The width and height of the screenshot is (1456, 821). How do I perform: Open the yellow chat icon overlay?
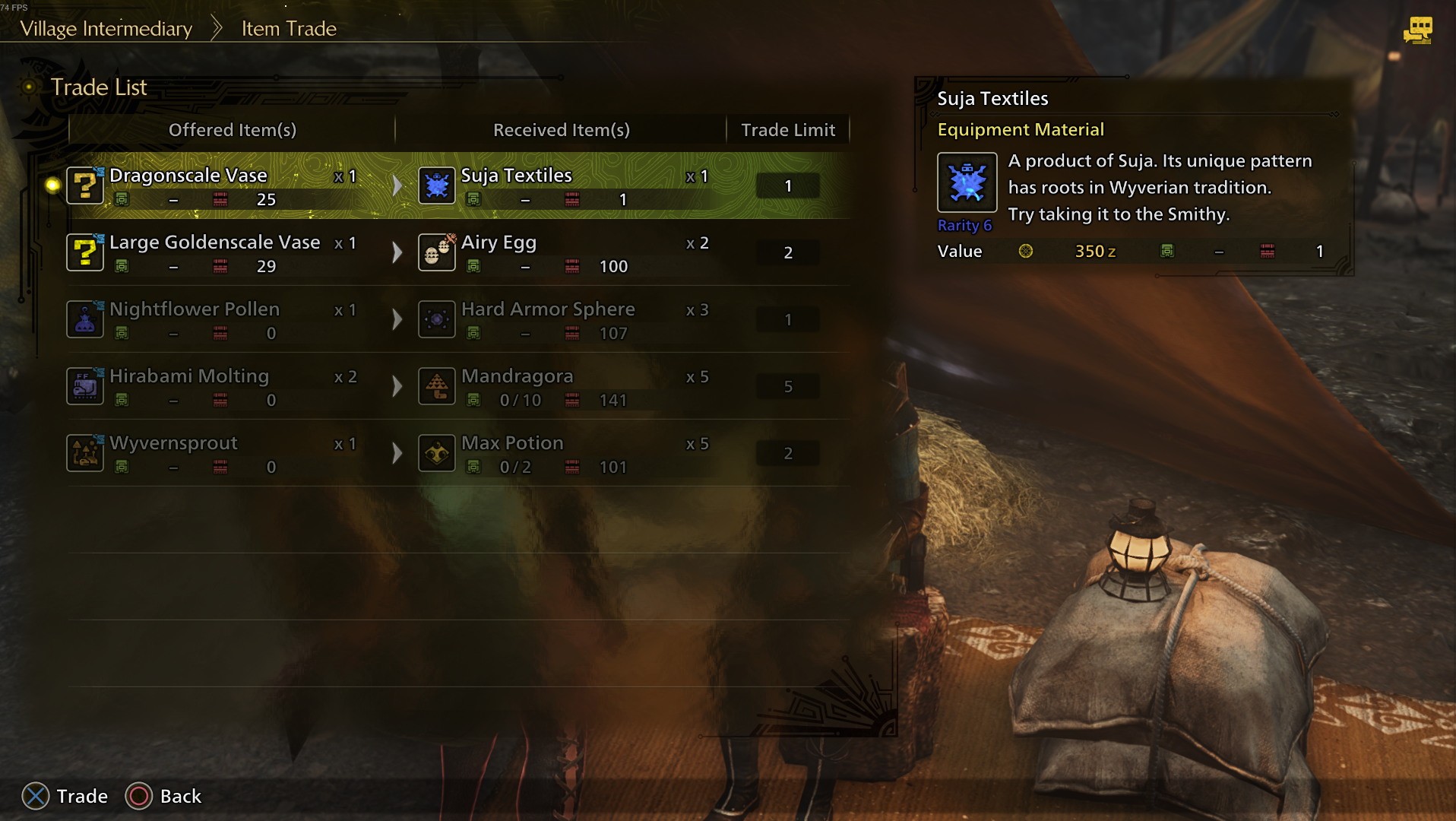[x=1417, y=30]
